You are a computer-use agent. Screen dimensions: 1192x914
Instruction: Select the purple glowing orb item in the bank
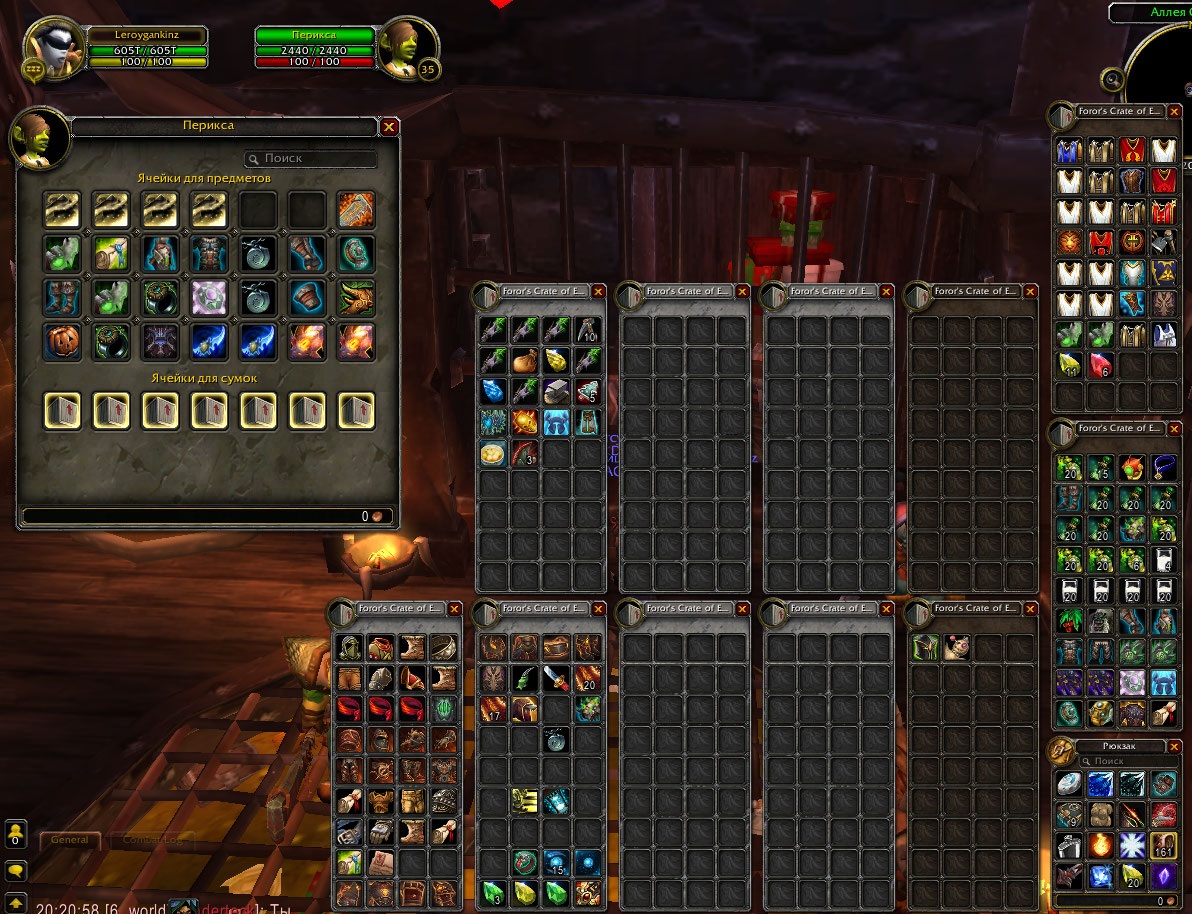[209, 297]
